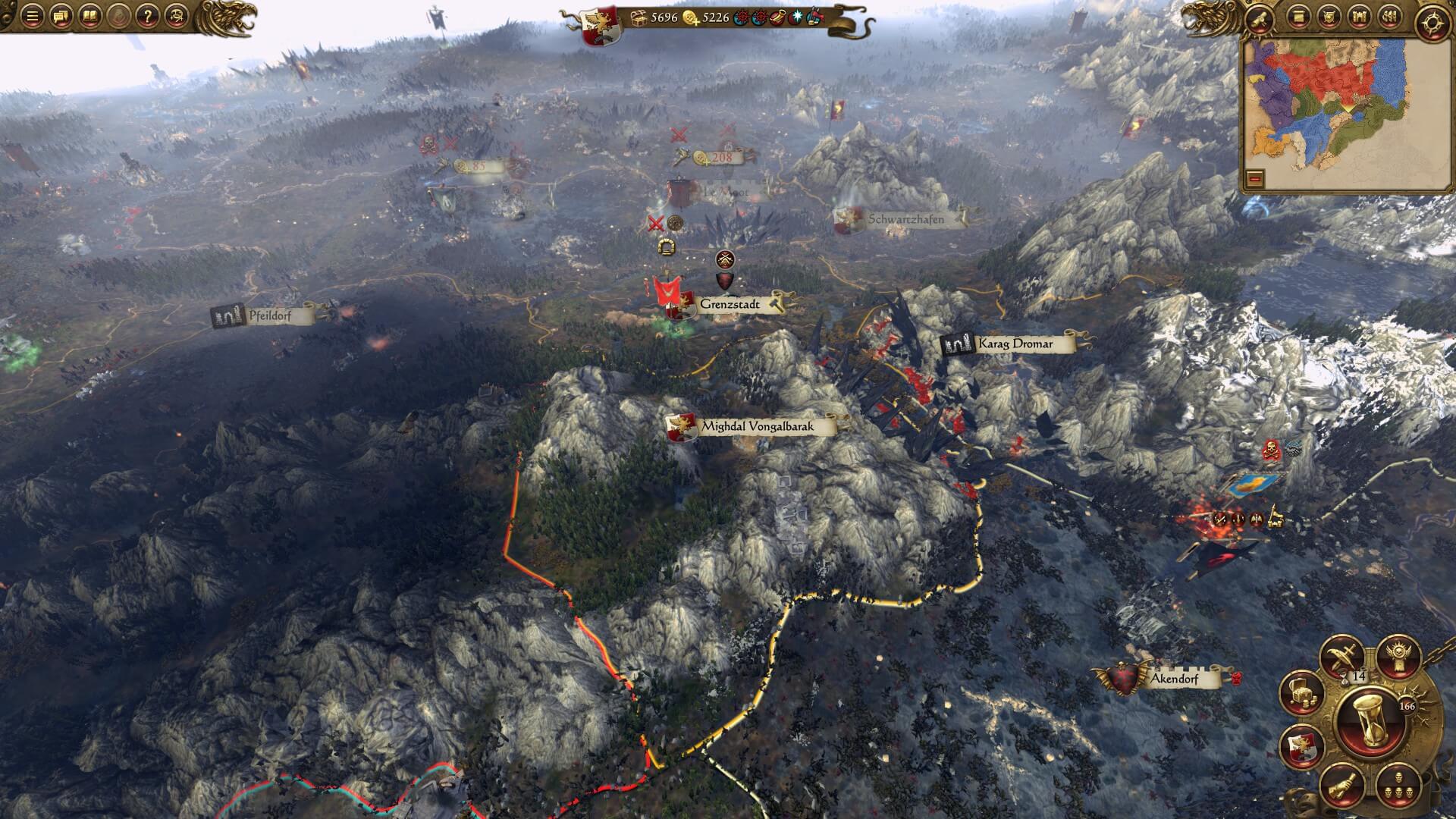Open the open-book encyclopedia button
Screen dimensions: 1456x819
coord(90,16)
